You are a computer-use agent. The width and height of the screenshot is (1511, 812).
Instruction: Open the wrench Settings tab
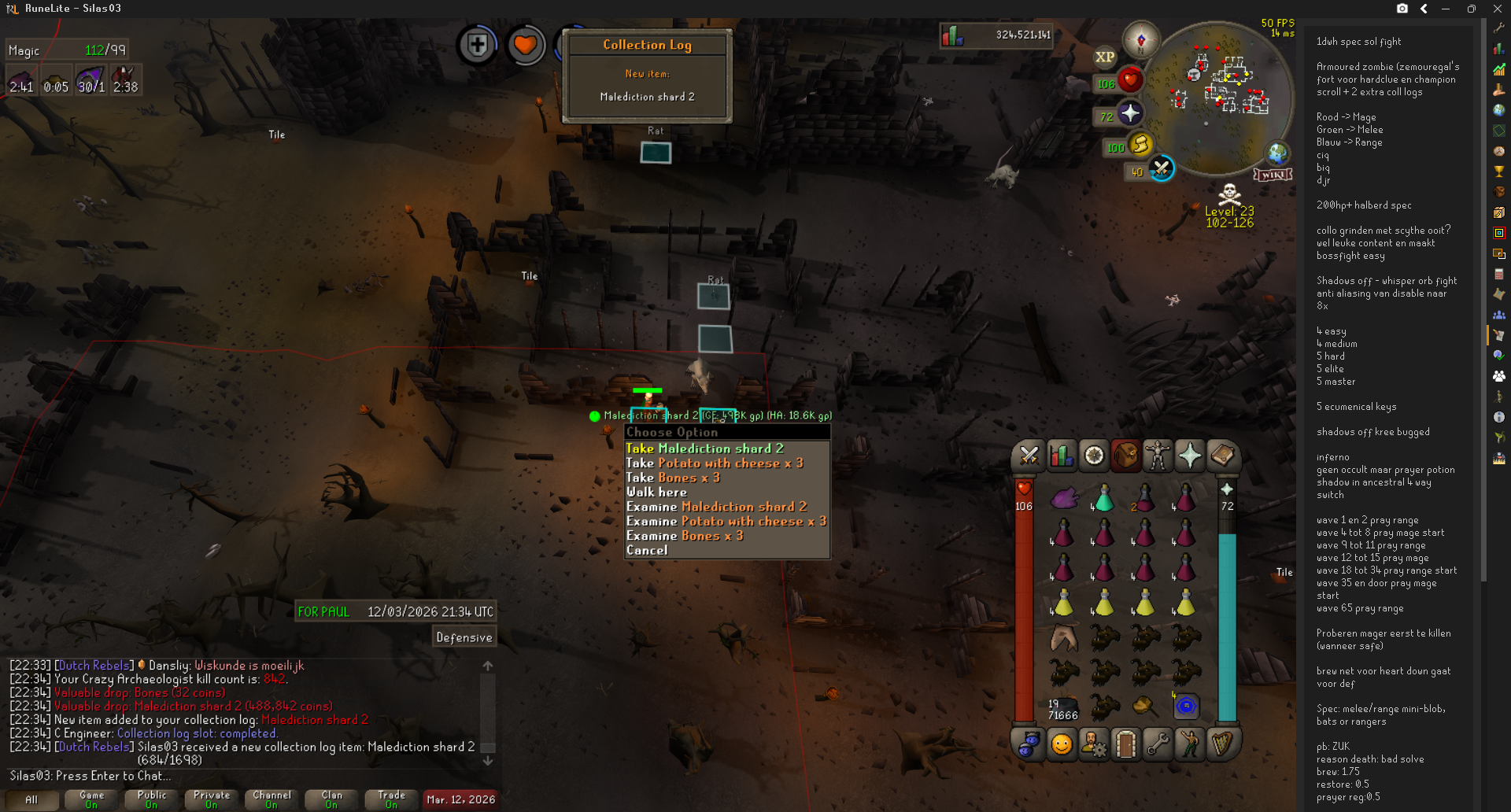pyautogui.click(x=1158, y=744)
